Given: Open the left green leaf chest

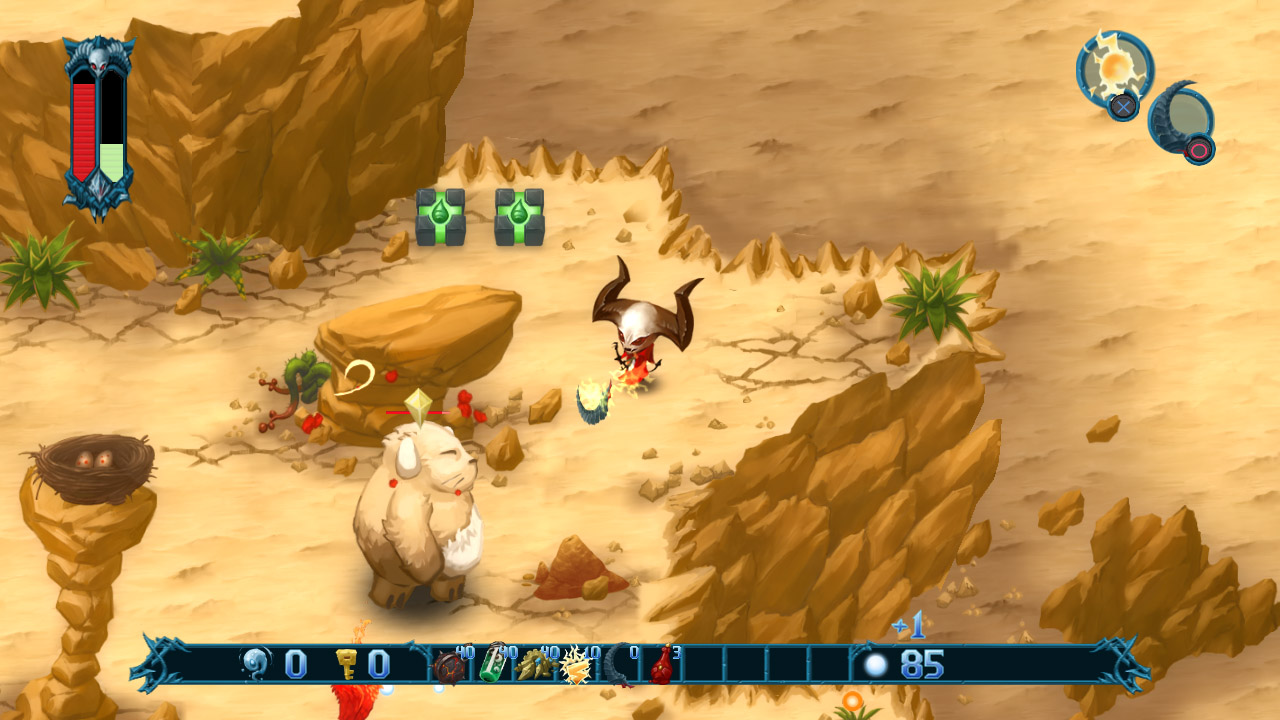Looking at the screenshot, I should 440,218.
